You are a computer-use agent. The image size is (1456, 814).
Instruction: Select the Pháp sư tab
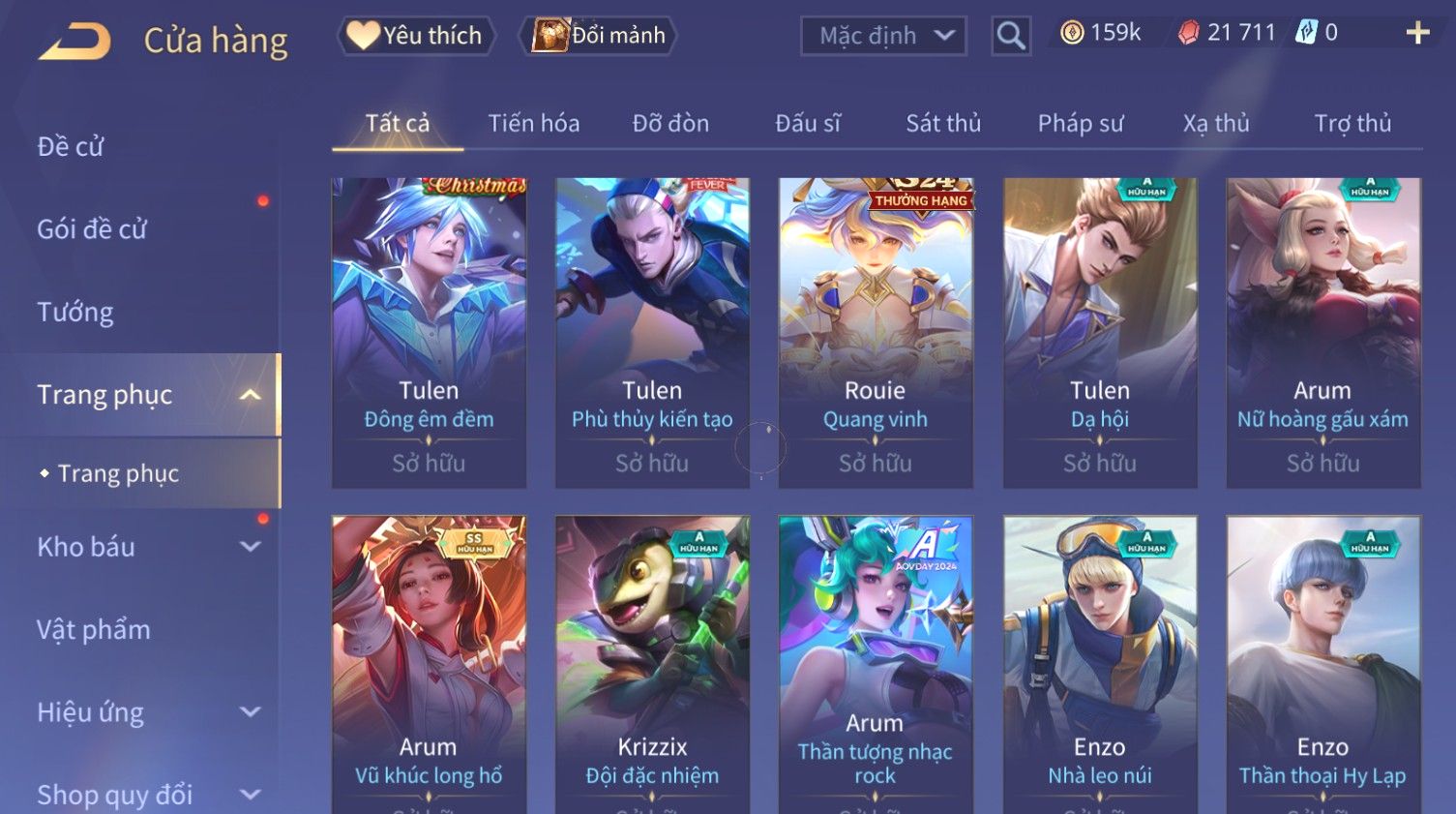tap(1081, 124)
